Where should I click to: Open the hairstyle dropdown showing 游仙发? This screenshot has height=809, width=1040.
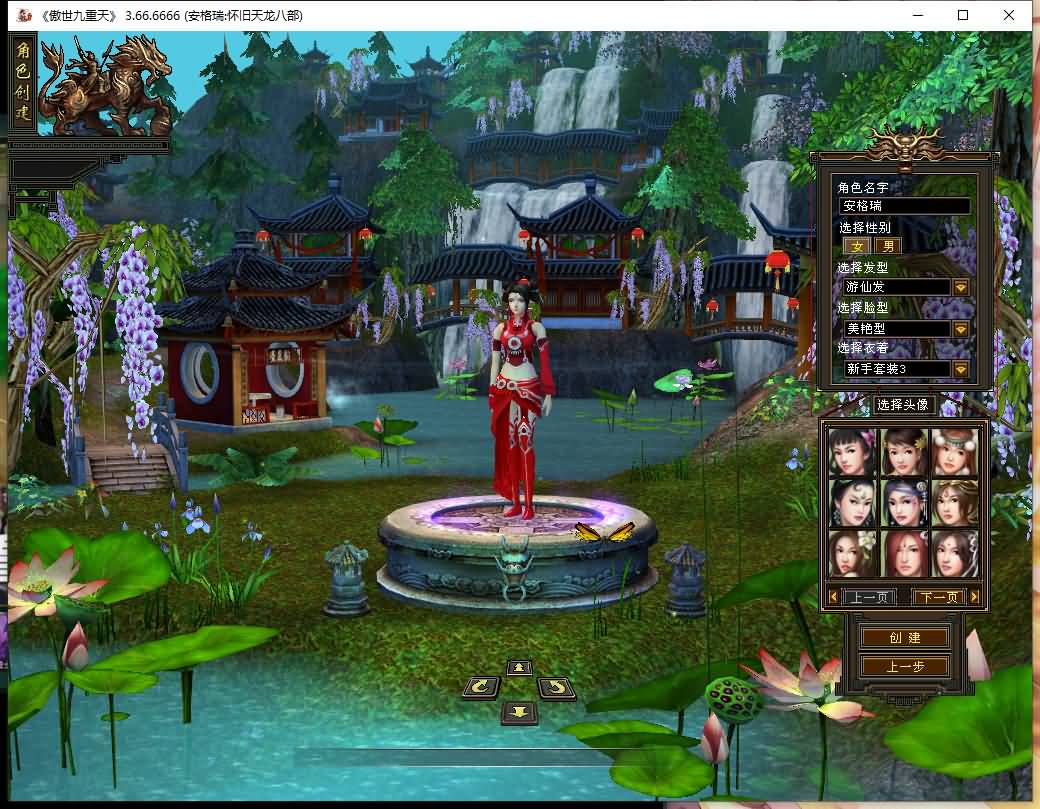(960, 287)
